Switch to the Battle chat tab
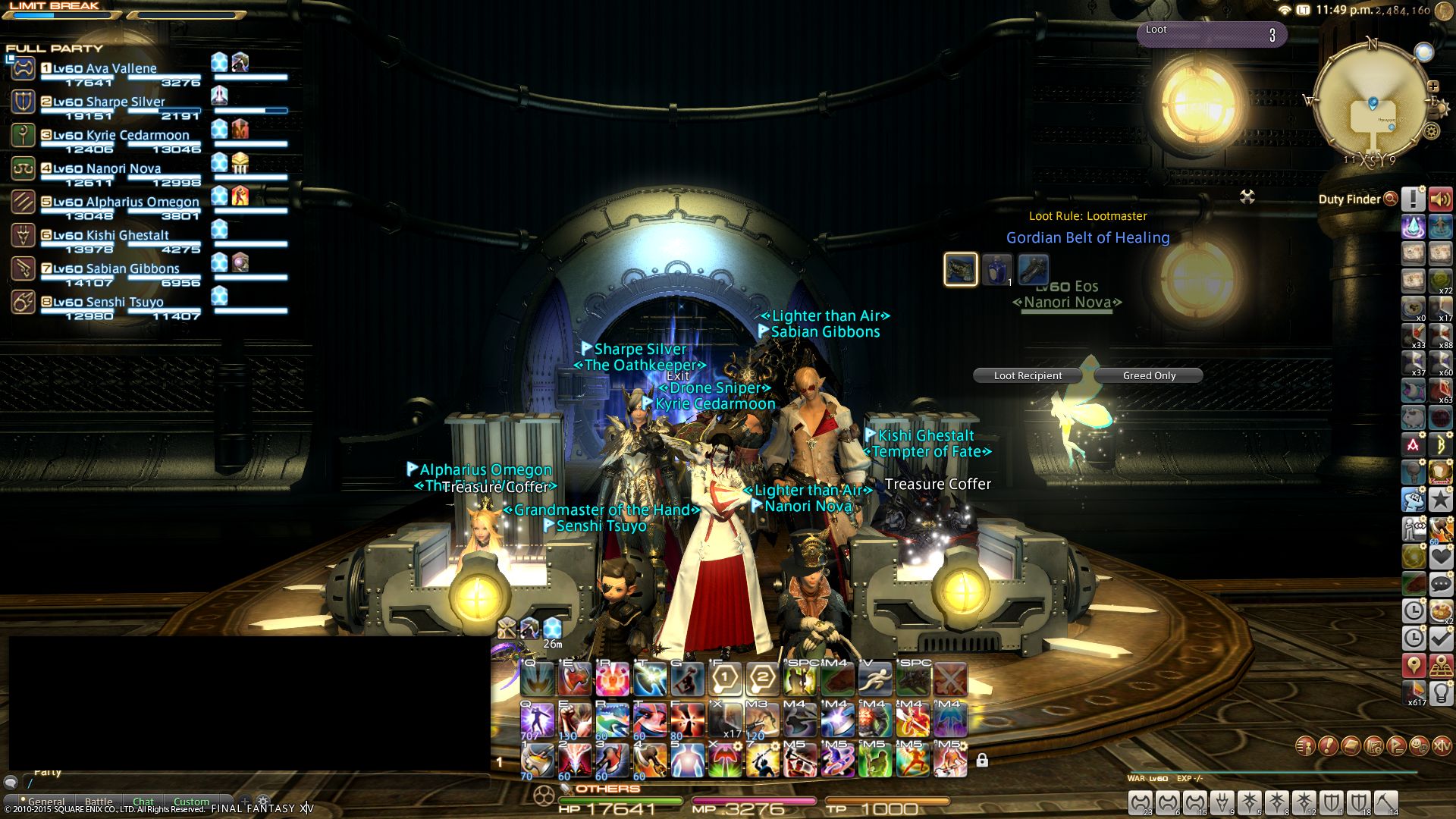This screenshot has height=819, width=1456. (x=99, y=802)
